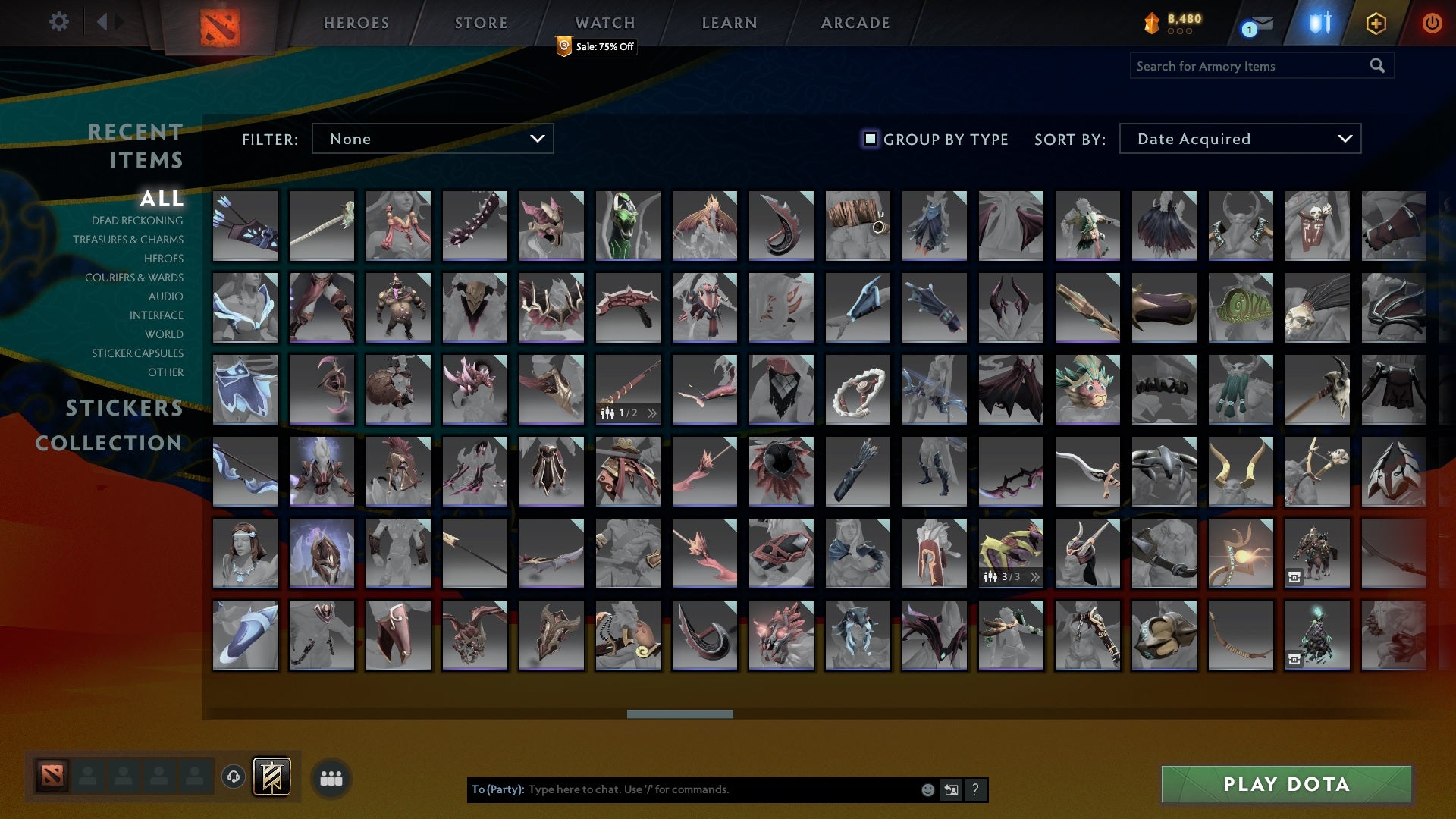Image resolution: width=1456 pixels, height=819 pixels.
Task: Switch to the STORE tab
Action: click(x=481, y=22)
